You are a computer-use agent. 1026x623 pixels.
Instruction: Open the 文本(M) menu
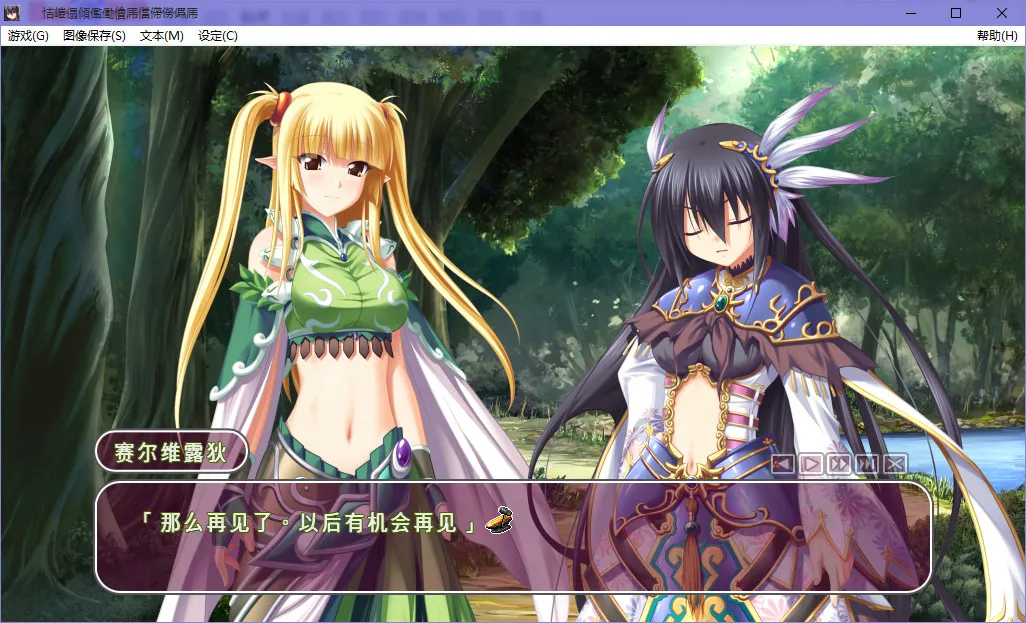(161, 36)
